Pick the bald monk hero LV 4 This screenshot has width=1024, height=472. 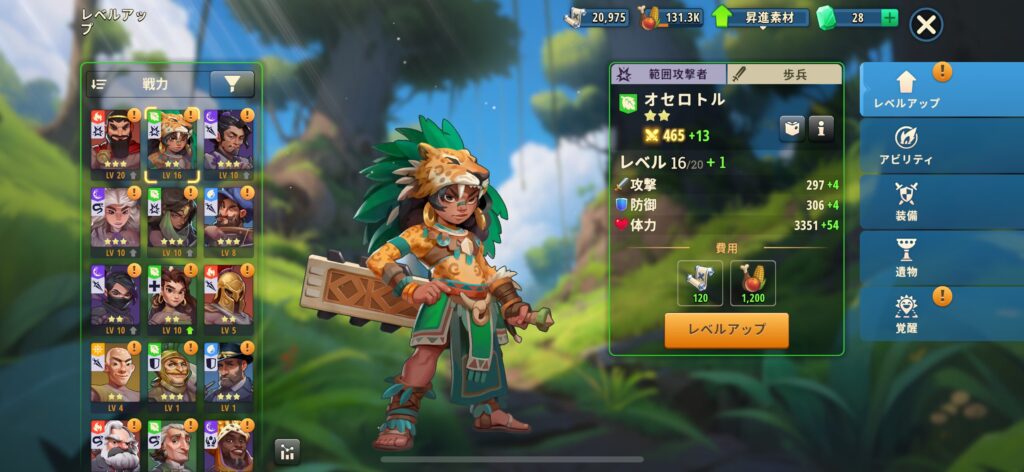pyautogui.click(x=115, y=376)
